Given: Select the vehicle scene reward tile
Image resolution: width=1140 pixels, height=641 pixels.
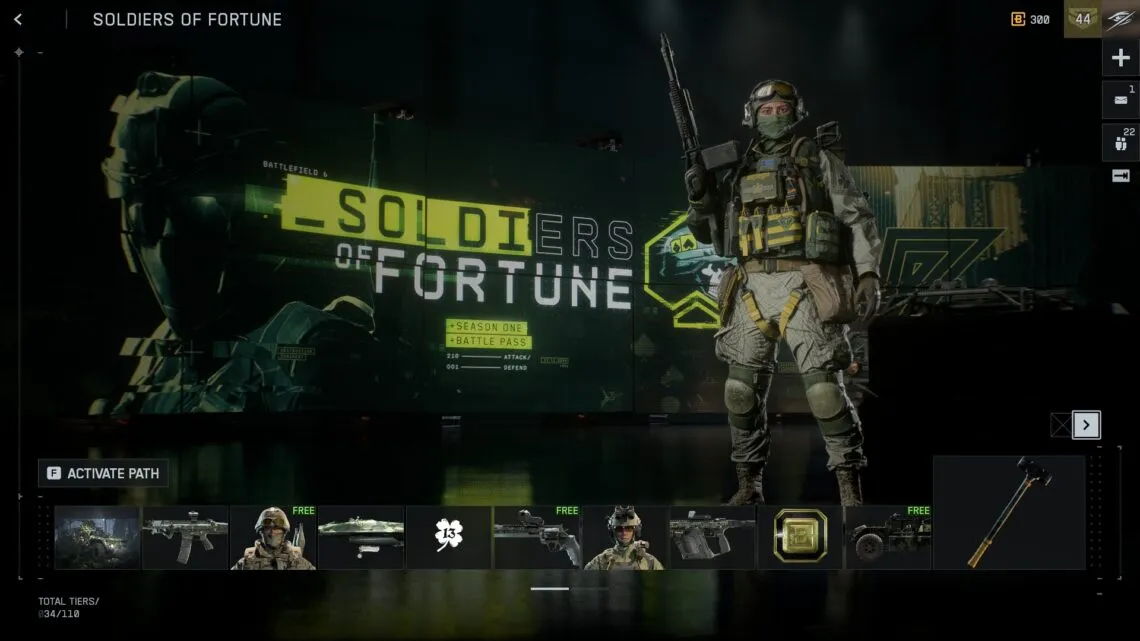Looking at the screenshot, I should (x=97, y=537).
